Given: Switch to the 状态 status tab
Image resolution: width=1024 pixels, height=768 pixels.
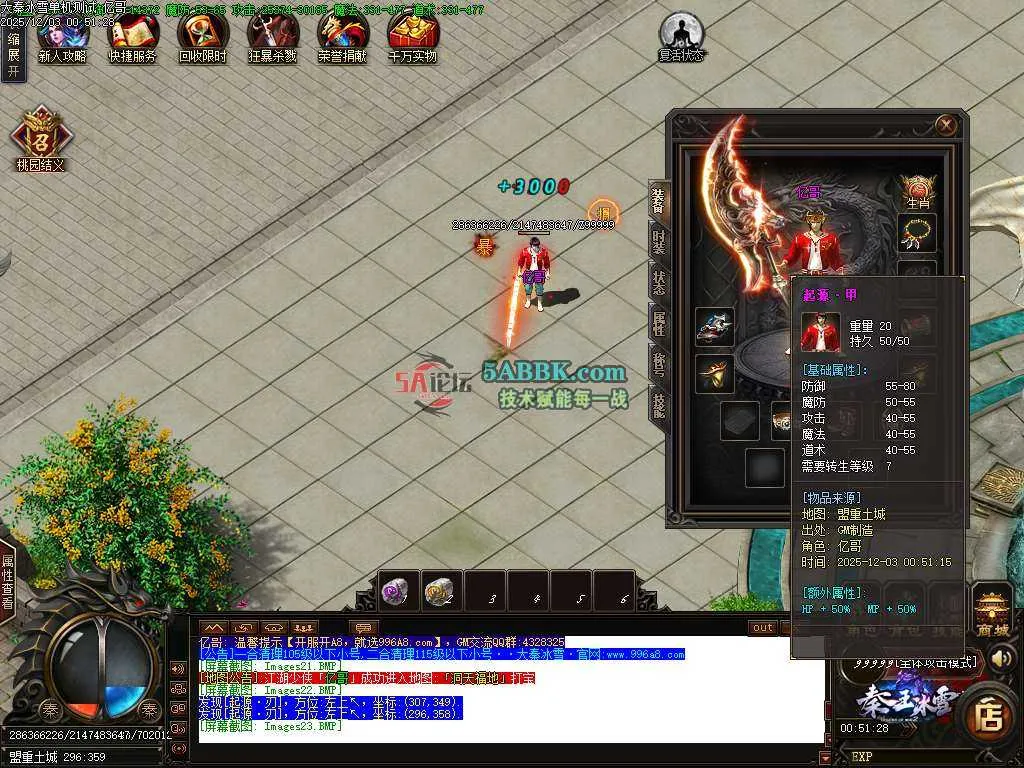Looking at the screenshot, I should pos(659,282).
